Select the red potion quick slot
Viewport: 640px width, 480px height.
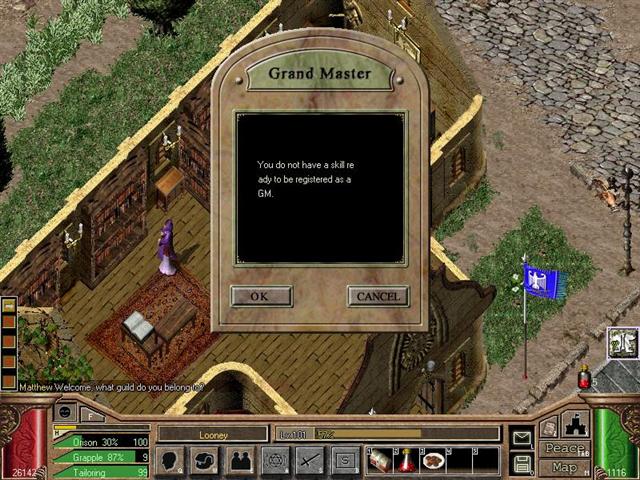pyautogui.click(x=407, y=460)
